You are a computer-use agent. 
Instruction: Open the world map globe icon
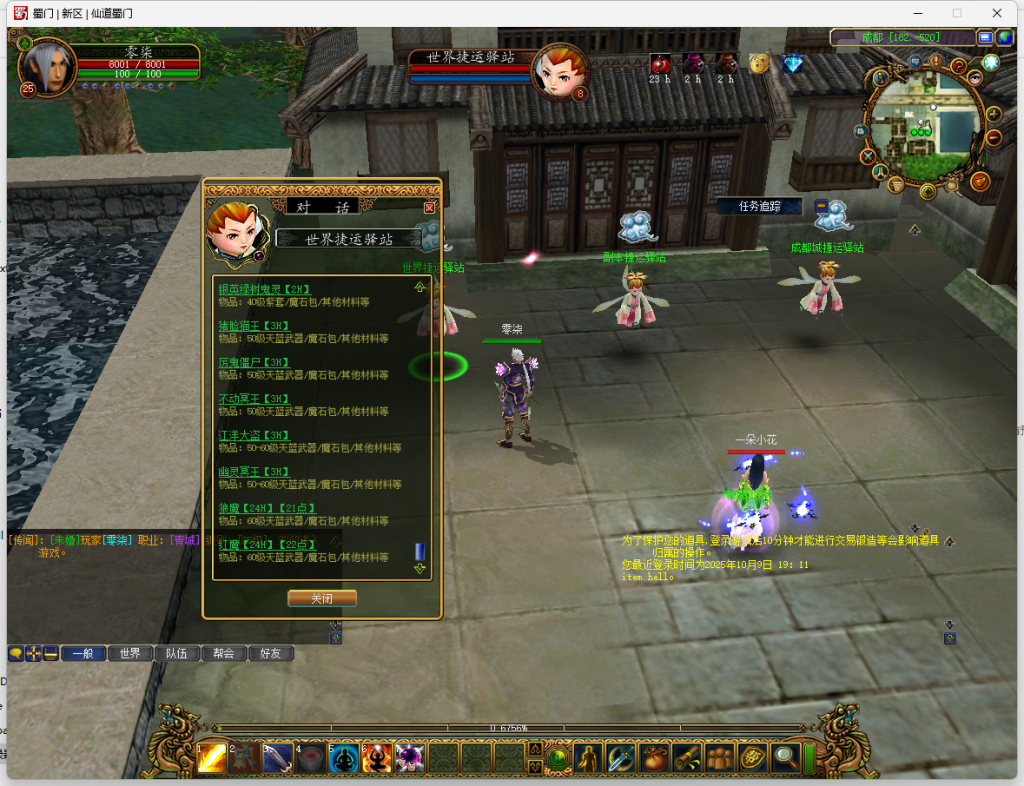(1006, 37)
